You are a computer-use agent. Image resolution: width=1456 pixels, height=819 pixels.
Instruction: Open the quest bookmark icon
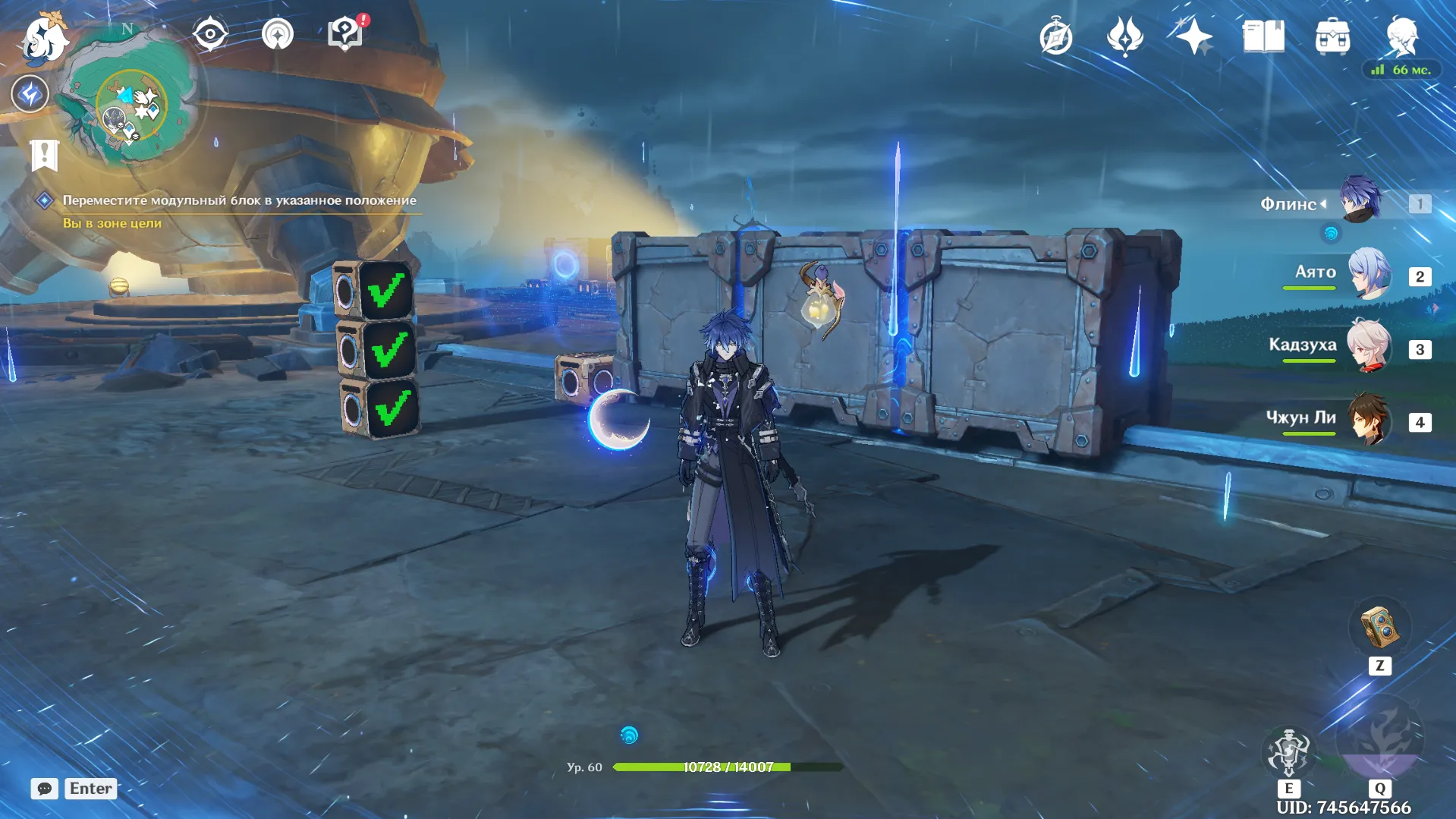tap(45, 155)
